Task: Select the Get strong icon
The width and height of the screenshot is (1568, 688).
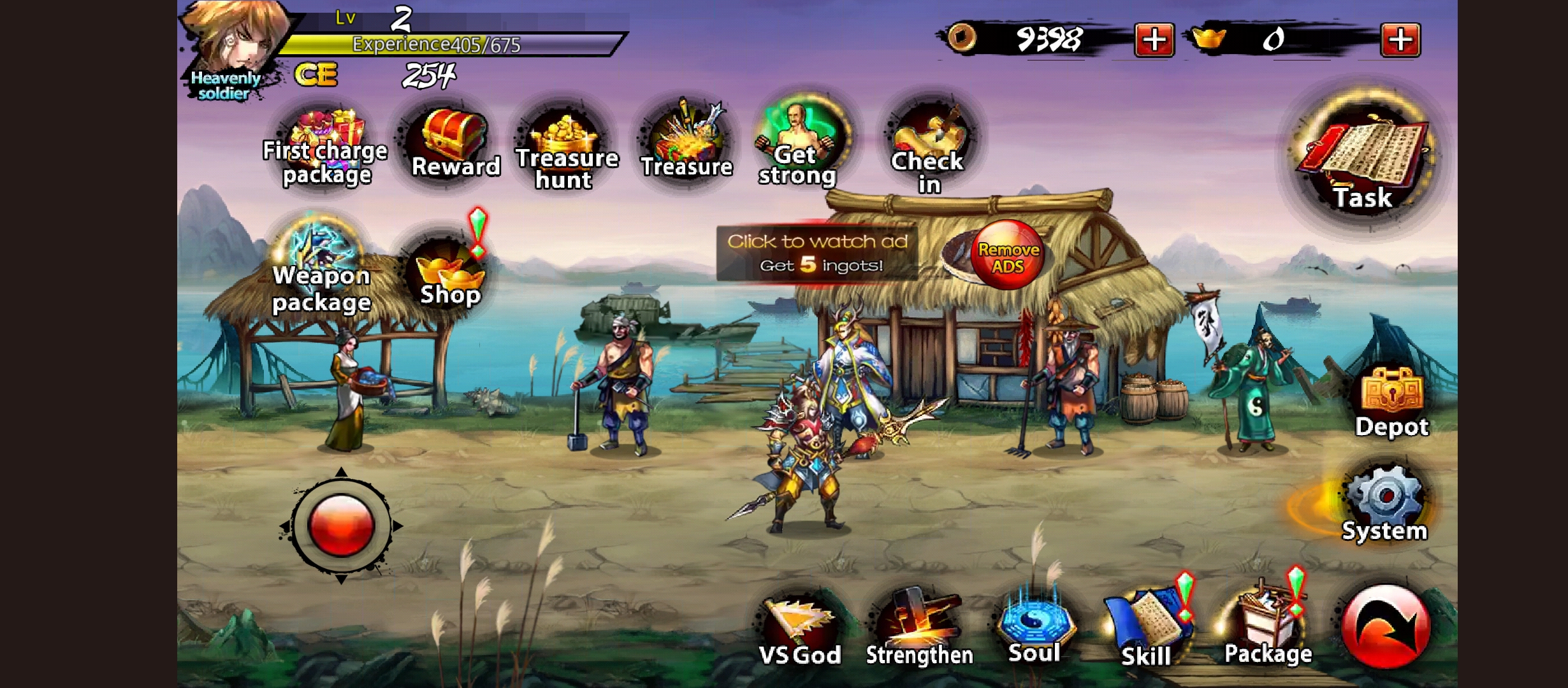Action: click(x=799, y=143)
